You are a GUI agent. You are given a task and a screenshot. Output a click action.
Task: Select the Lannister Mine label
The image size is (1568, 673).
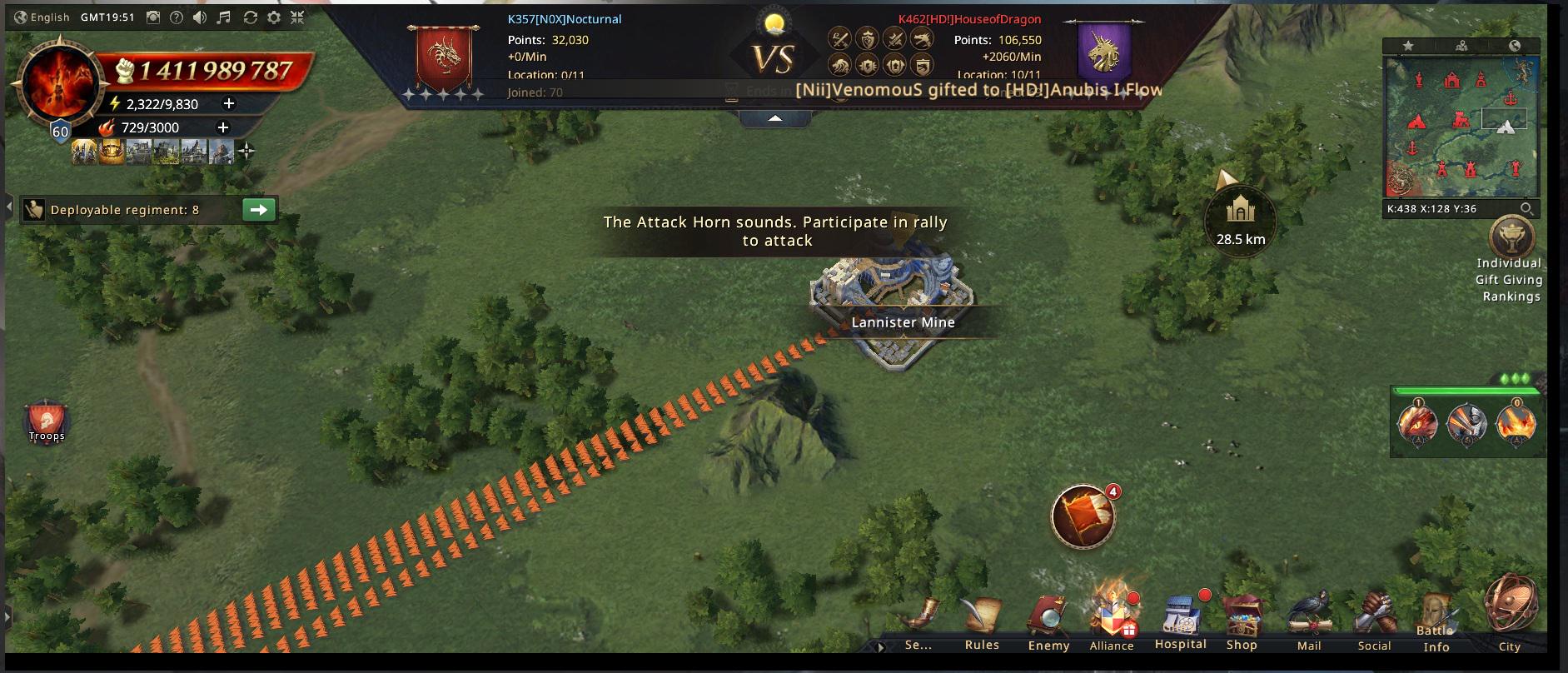(903, 322)
